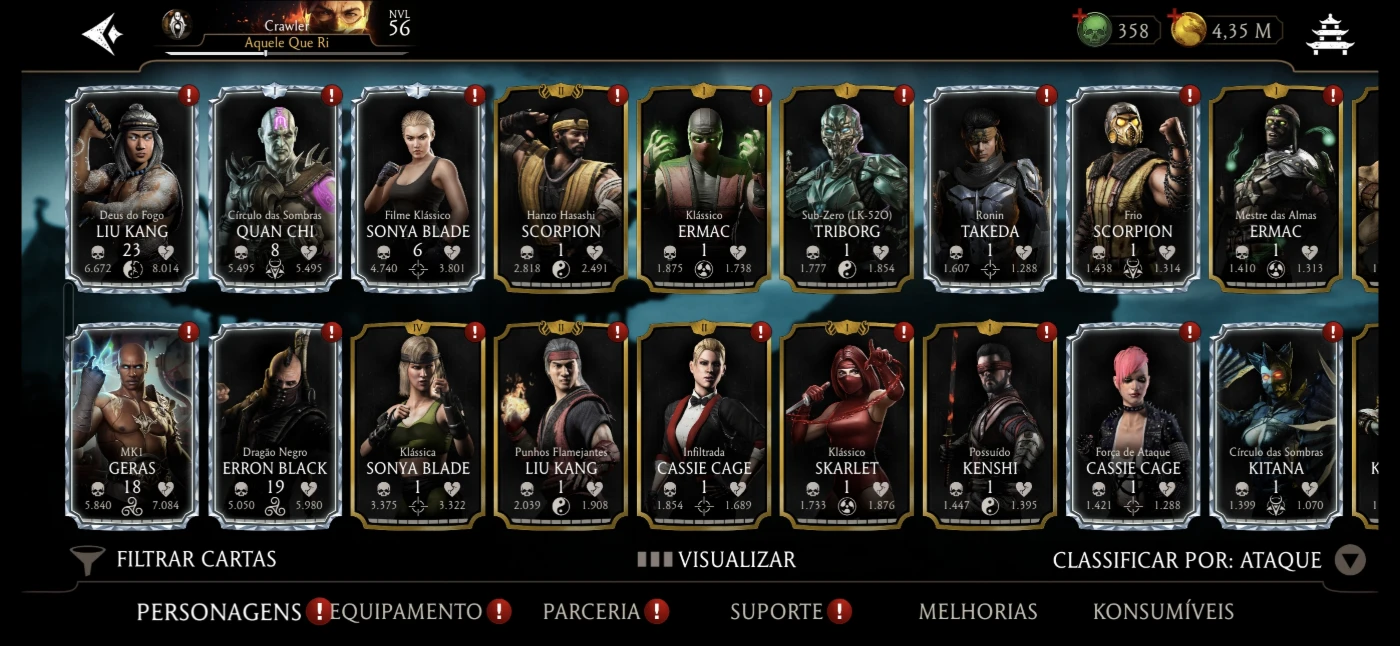Choose the Ronin Takeda card

click(990, 190)
